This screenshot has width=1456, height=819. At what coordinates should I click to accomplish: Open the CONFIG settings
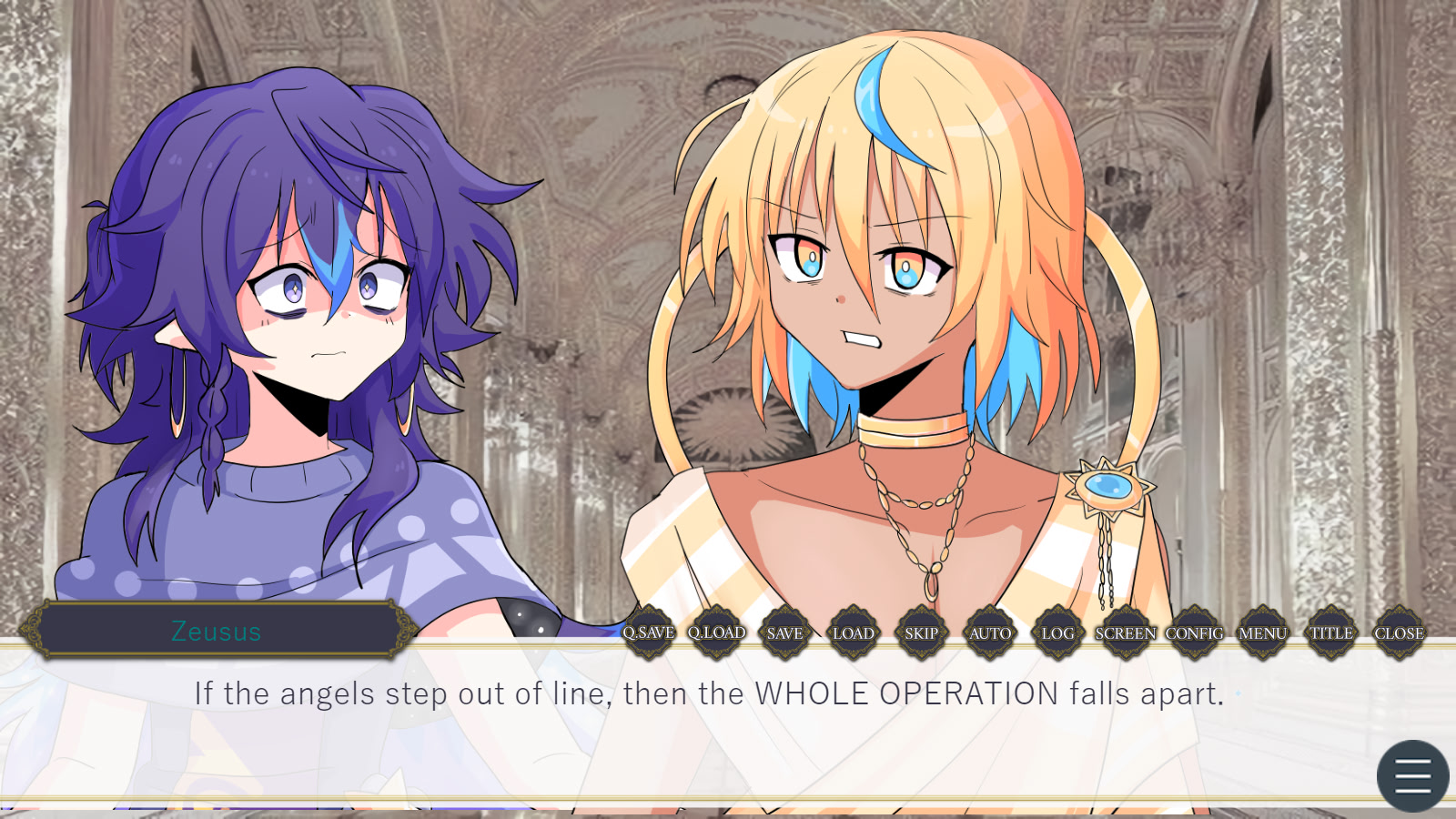[x=1195, y=632]
